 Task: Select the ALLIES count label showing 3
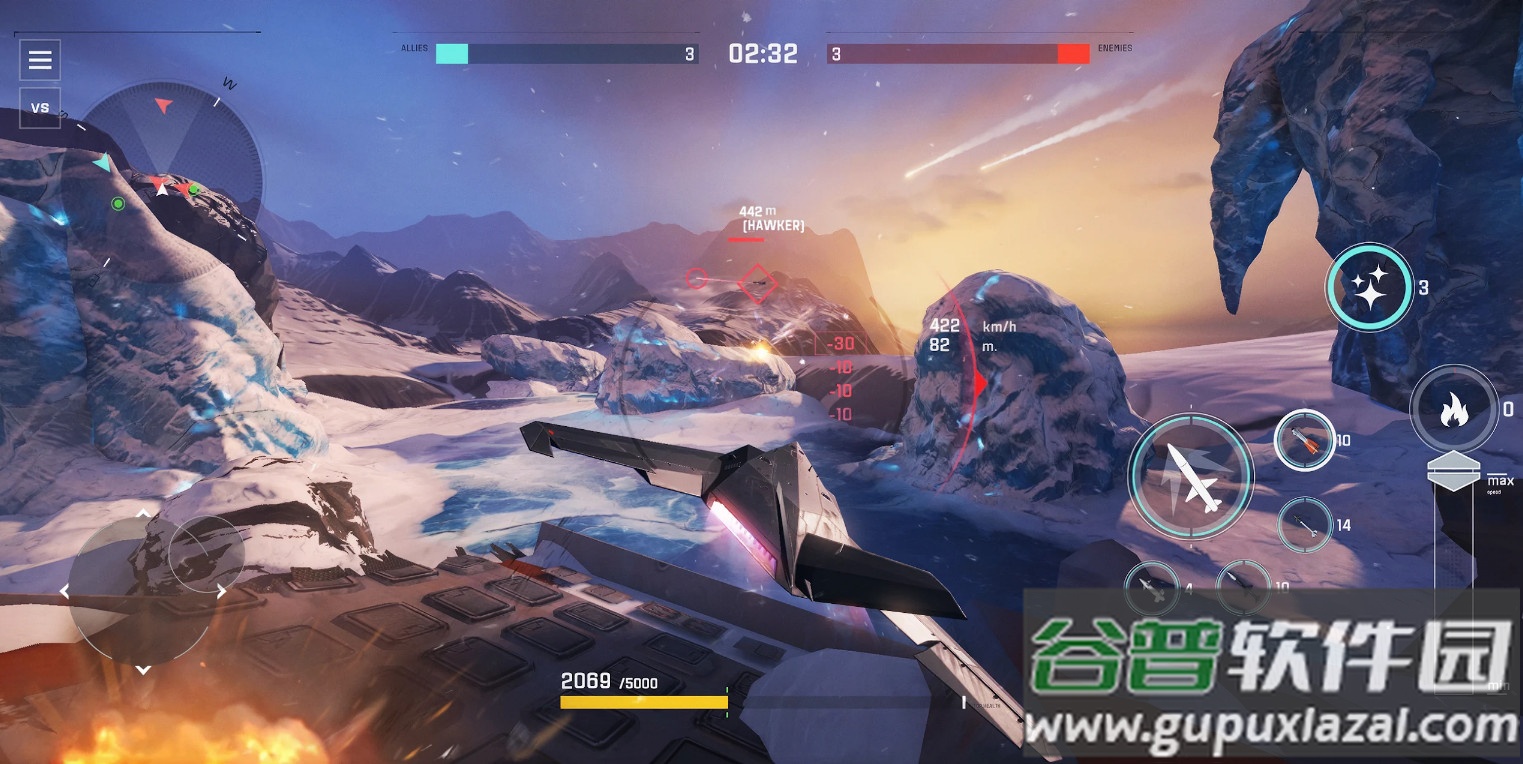[689, 54]
